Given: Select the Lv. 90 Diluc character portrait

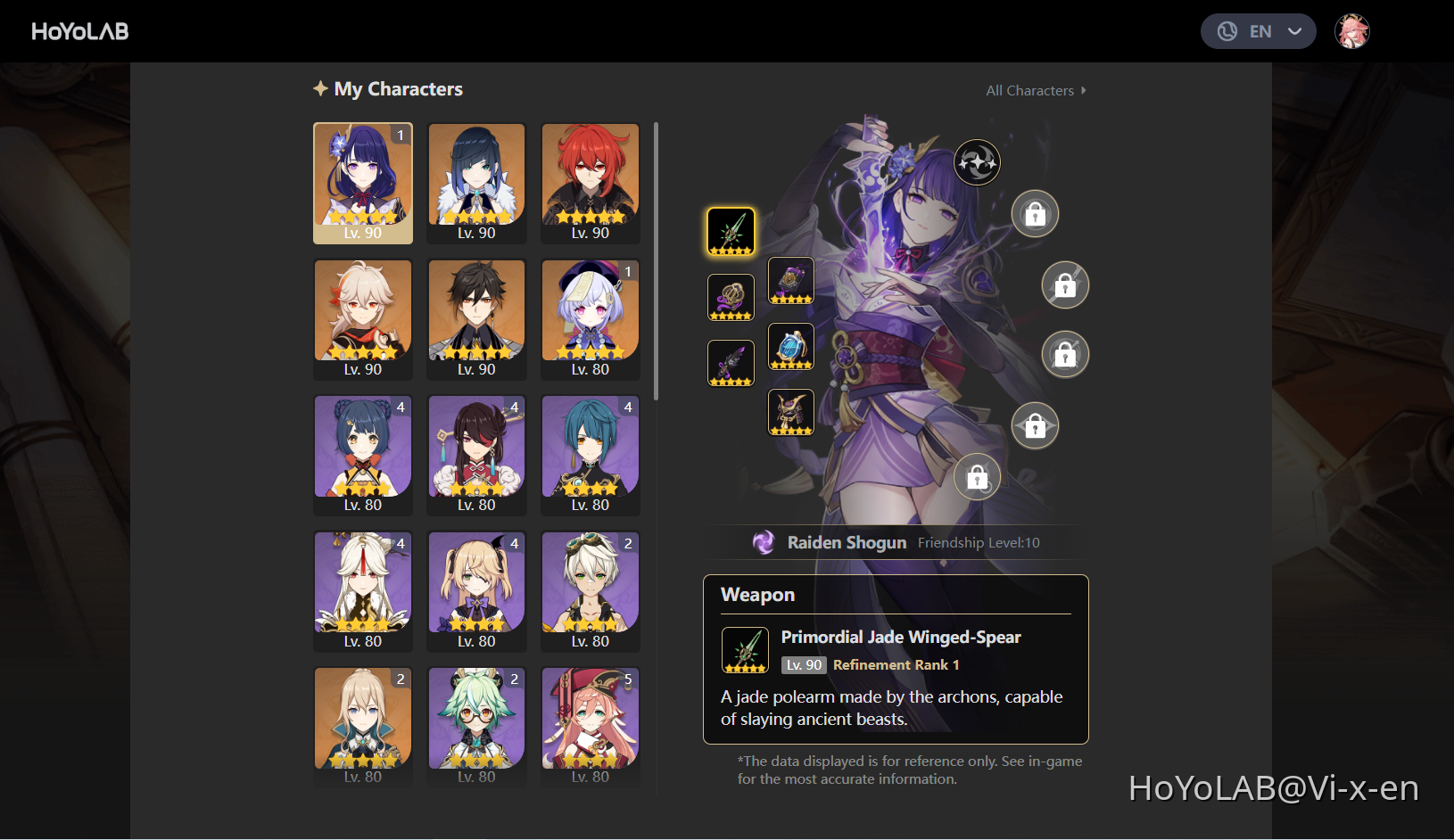Looking at the screenshot, I should pos(590,183).
